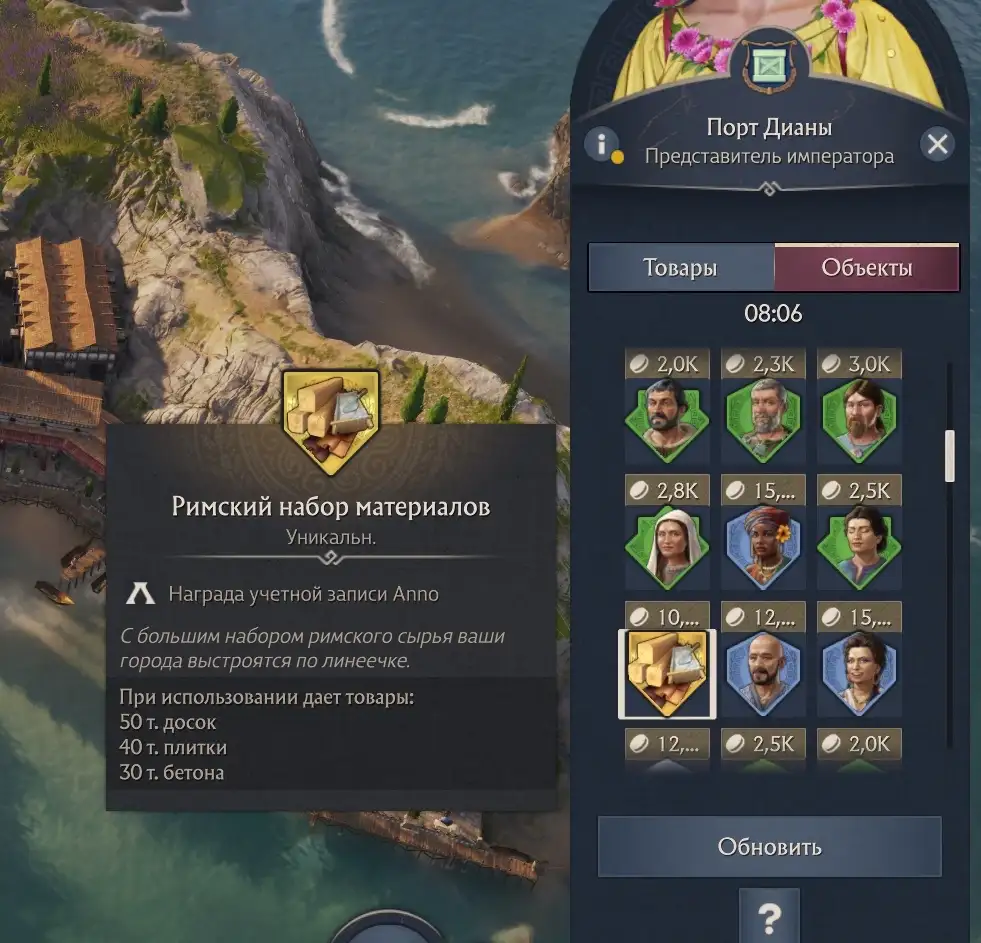Select the long-haired bearded man for 3,0K
This screenshot has width=981, height=943.
pos(859,419)
